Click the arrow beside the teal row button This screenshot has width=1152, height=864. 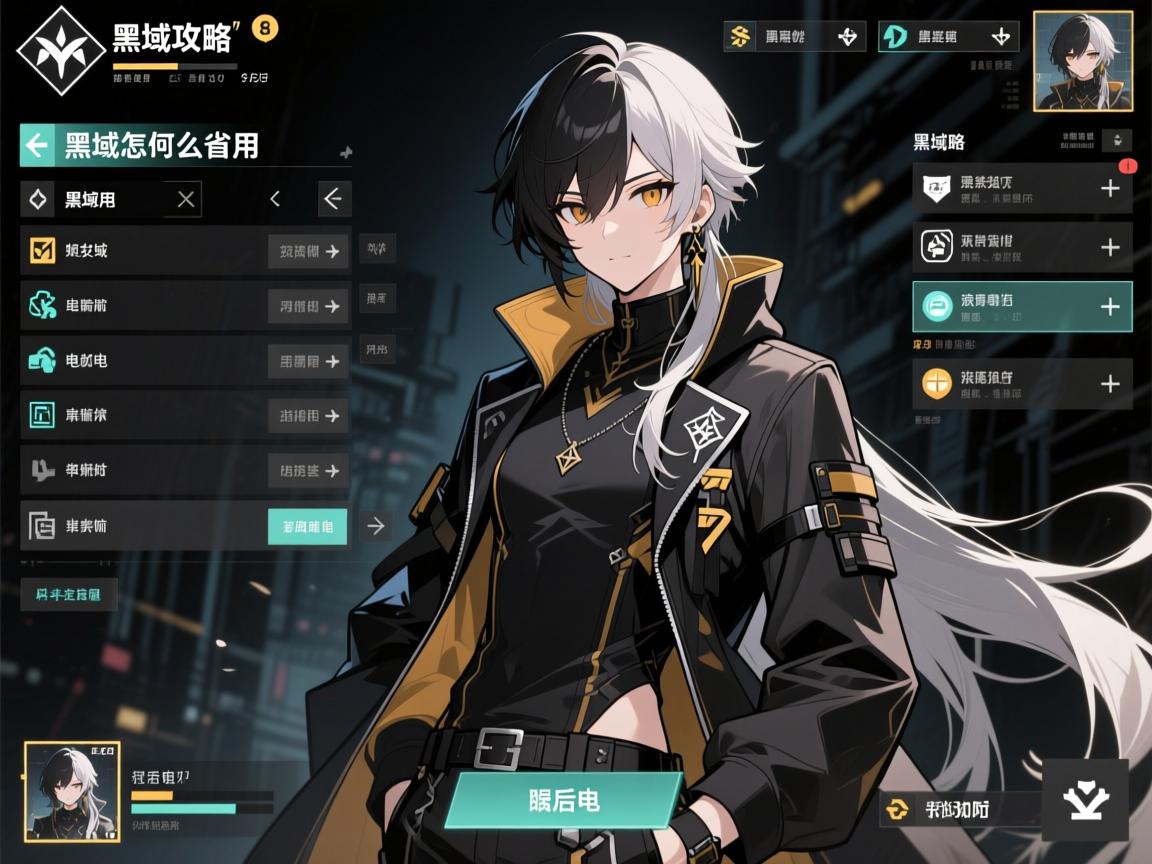(x=376, y=526)
